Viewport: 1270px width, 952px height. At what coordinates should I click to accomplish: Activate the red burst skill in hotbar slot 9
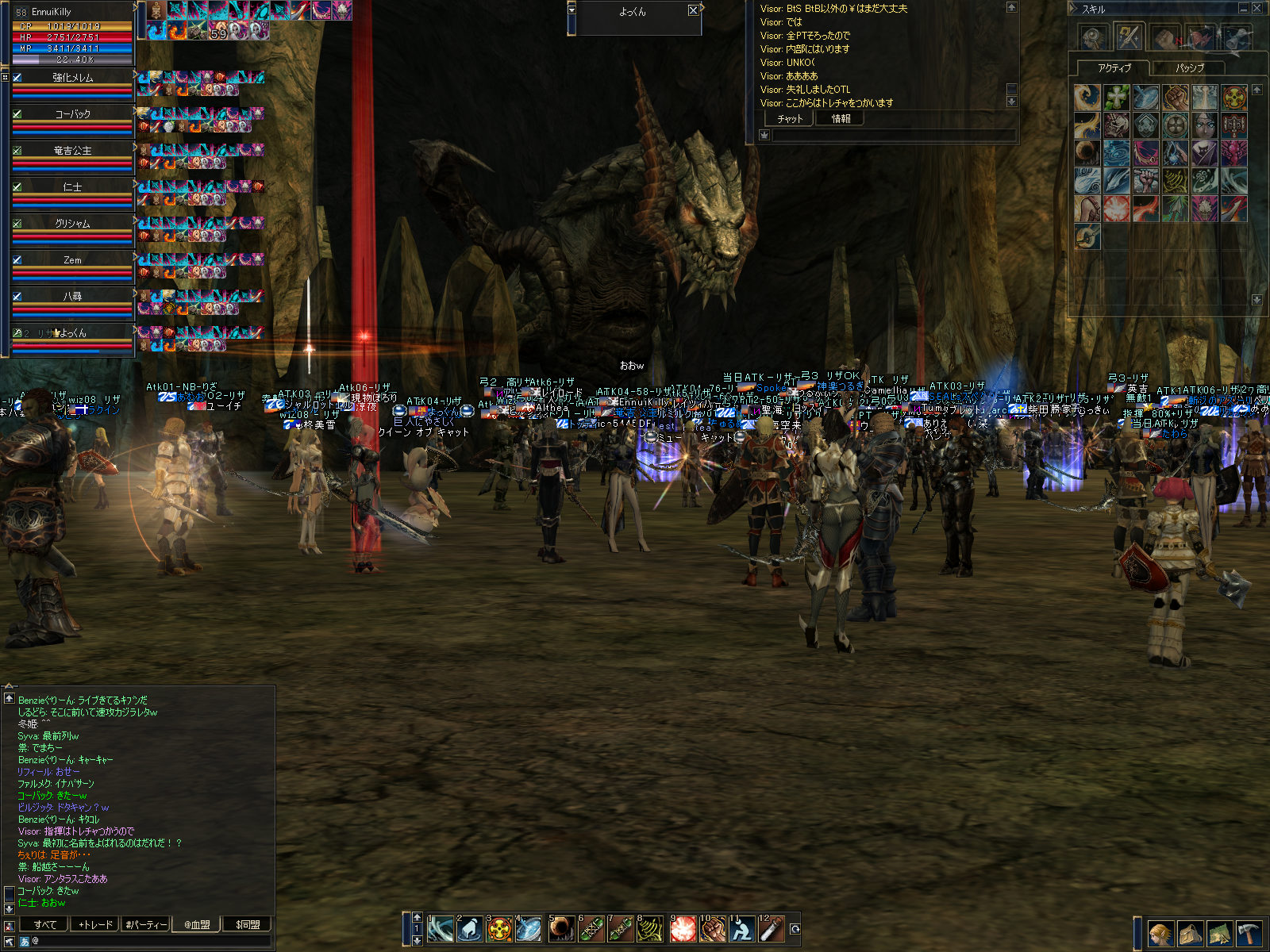click(x=683, y=929)
